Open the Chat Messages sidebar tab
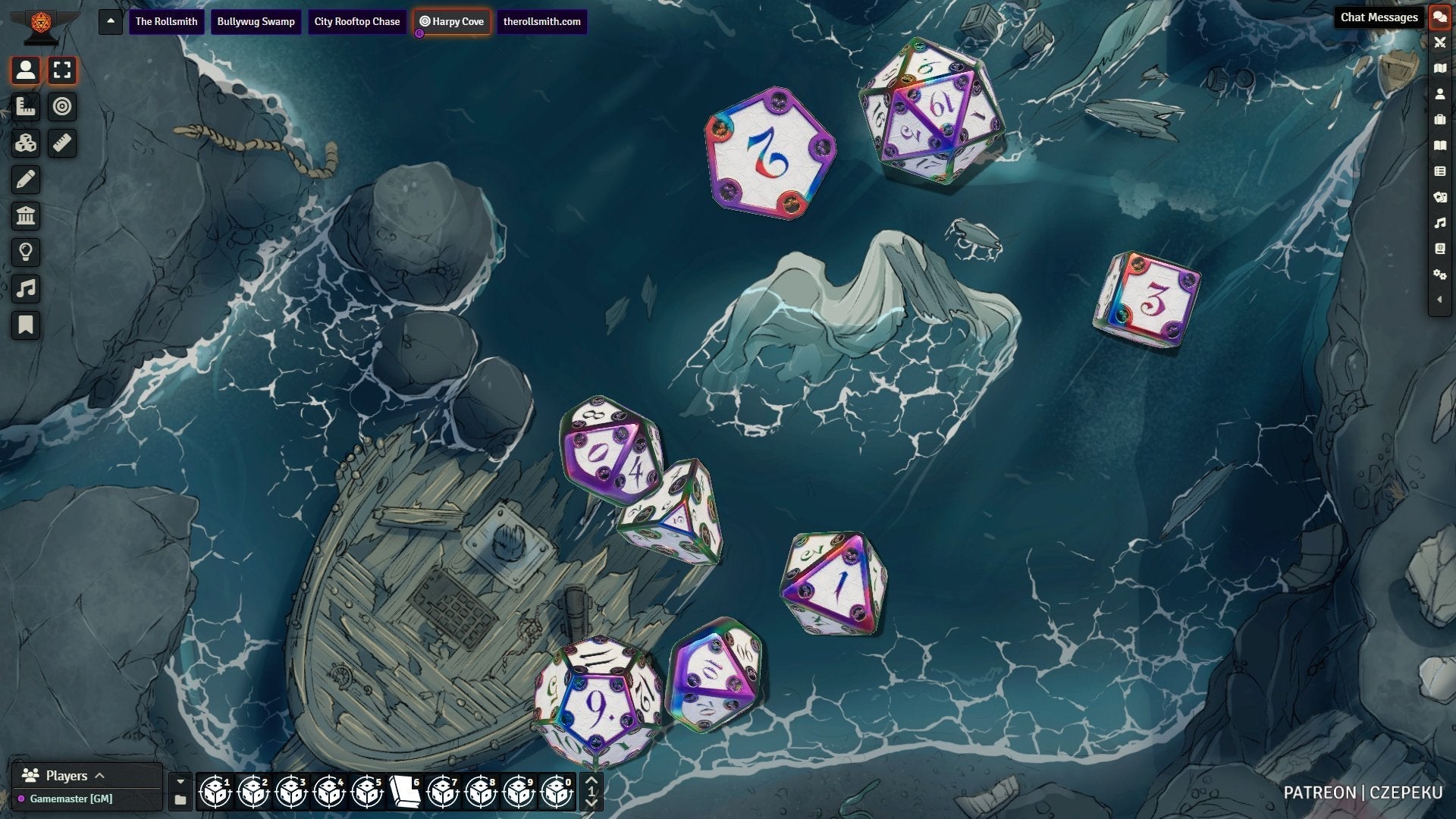Image resolution: width=1456 pixels, height=819 pixels. click(x=1439, y=17)
